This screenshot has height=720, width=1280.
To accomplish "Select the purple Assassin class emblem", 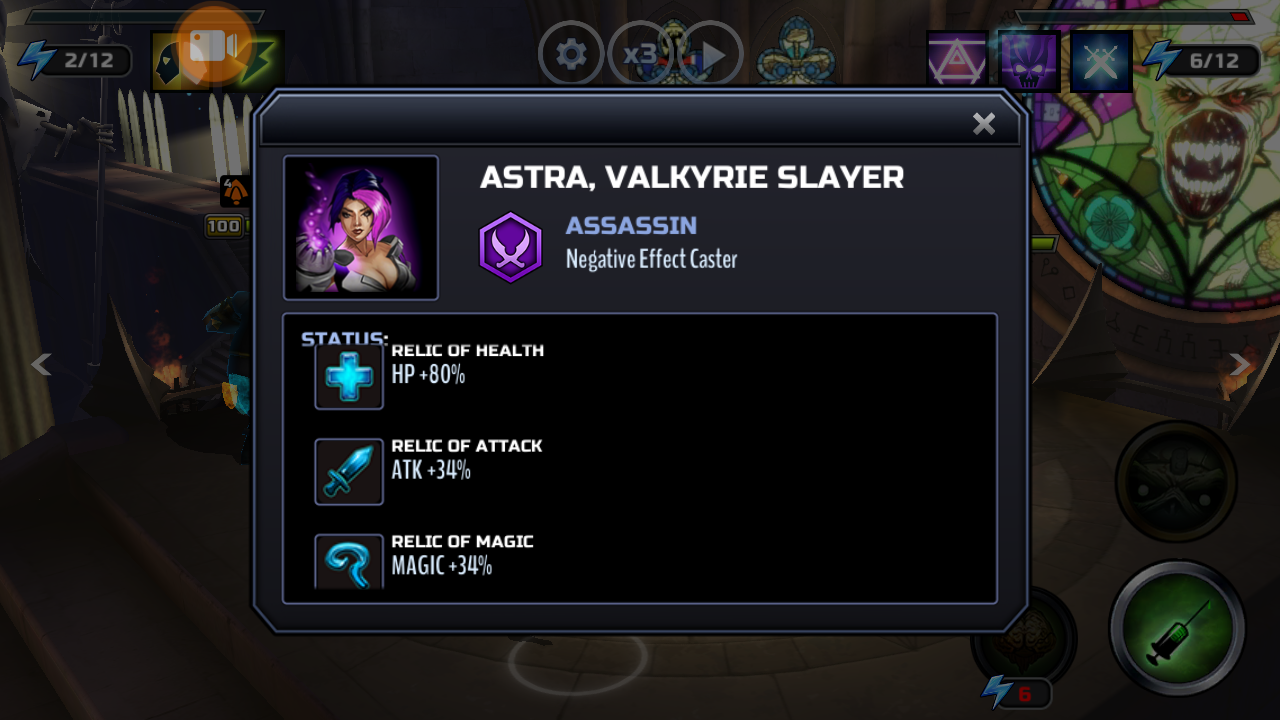I will (510, 248).
